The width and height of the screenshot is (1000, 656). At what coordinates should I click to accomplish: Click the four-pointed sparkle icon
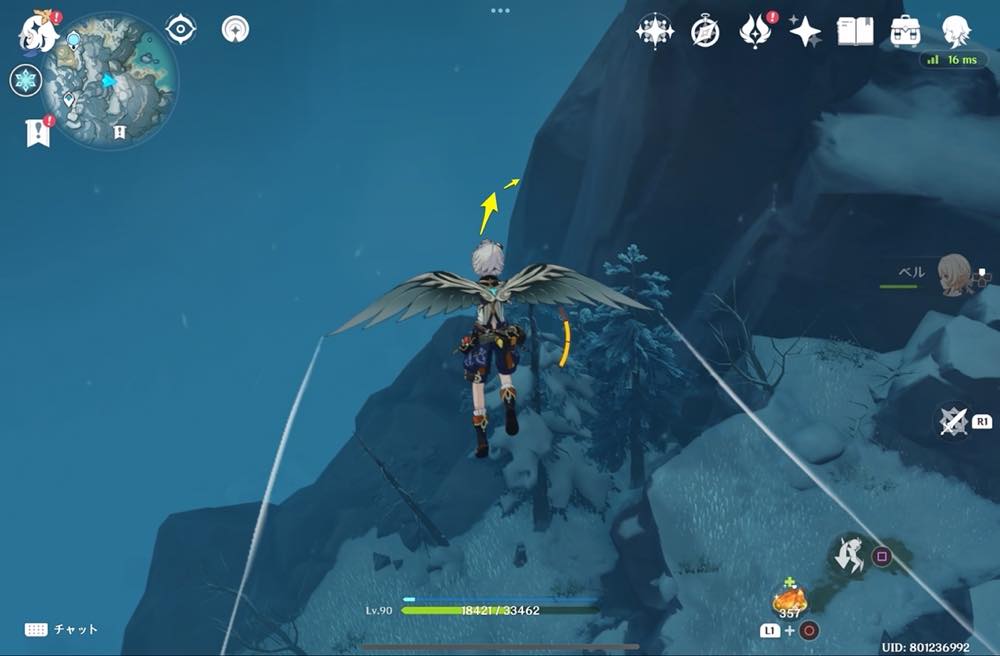(805, 32)
